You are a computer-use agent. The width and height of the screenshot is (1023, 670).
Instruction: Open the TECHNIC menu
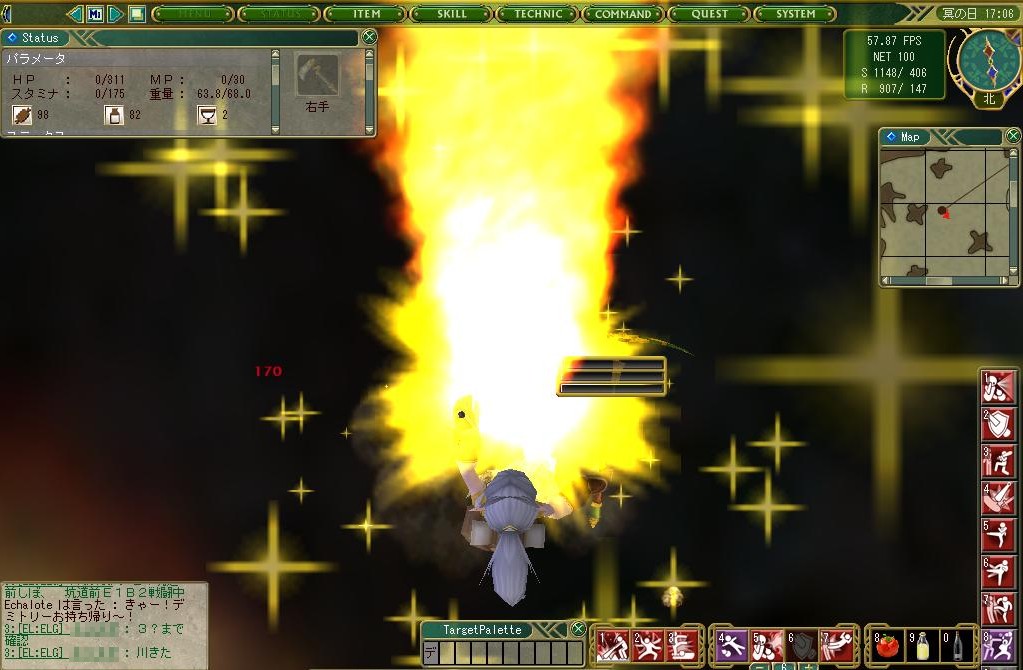pyautogui.click(x=538, y=14)
